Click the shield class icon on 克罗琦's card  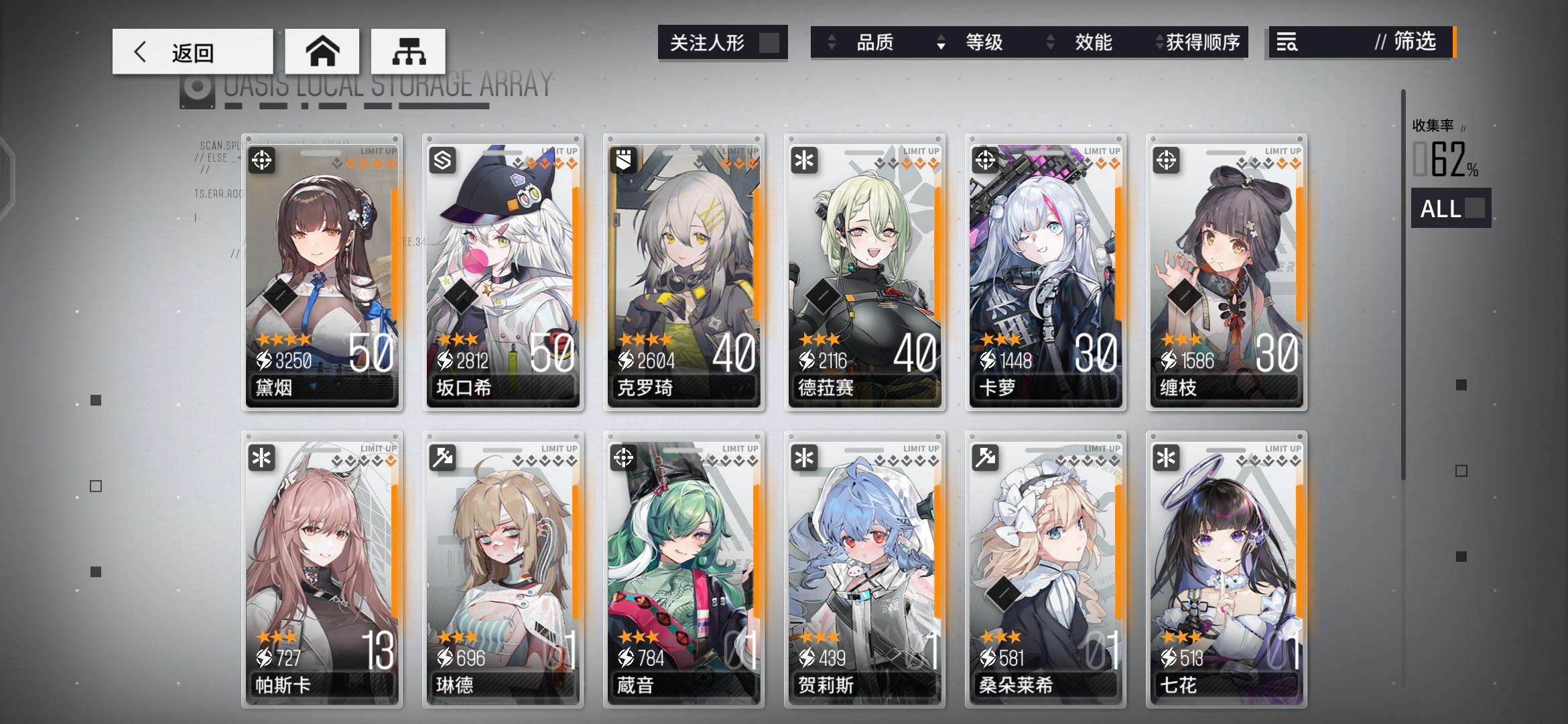pyautogui.click(x=624, y=161)
